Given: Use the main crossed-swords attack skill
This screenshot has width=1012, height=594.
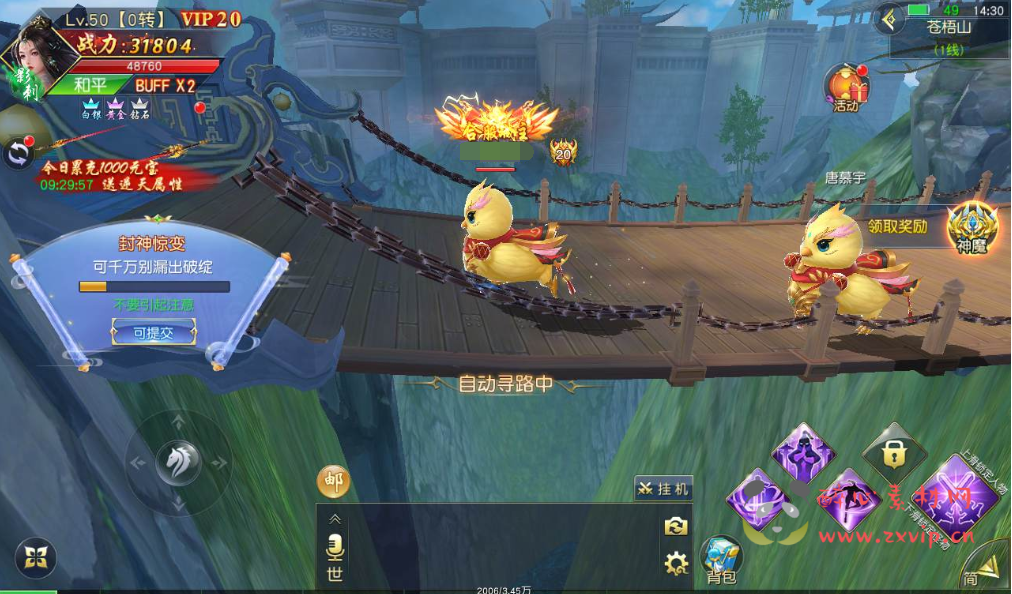Looking at the screenshot, I should pyautogui.click(x=954, y=496).
